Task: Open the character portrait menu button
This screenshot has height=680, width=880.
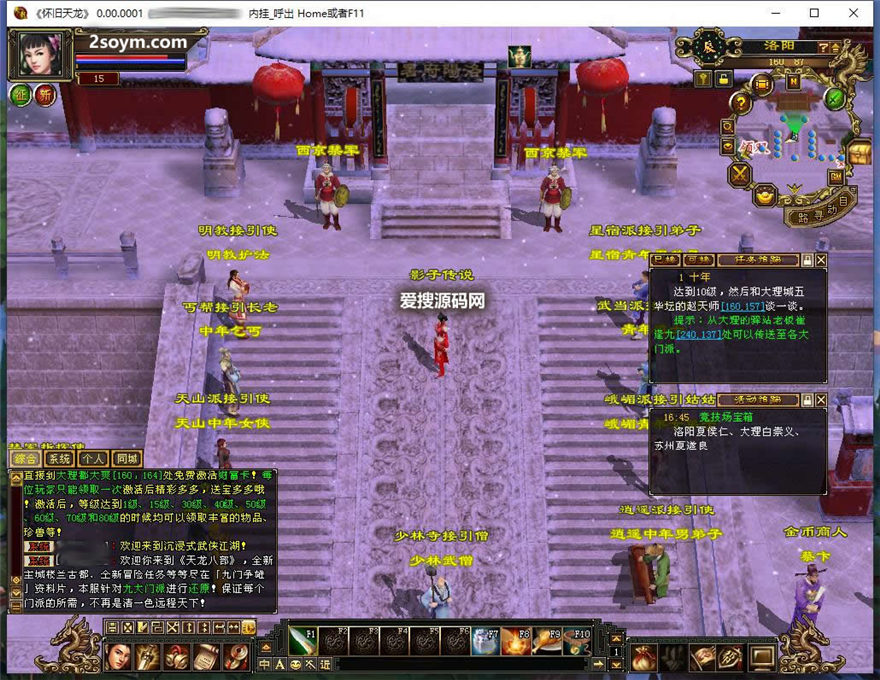Action: pyautogui.click(x=120, y=656)
